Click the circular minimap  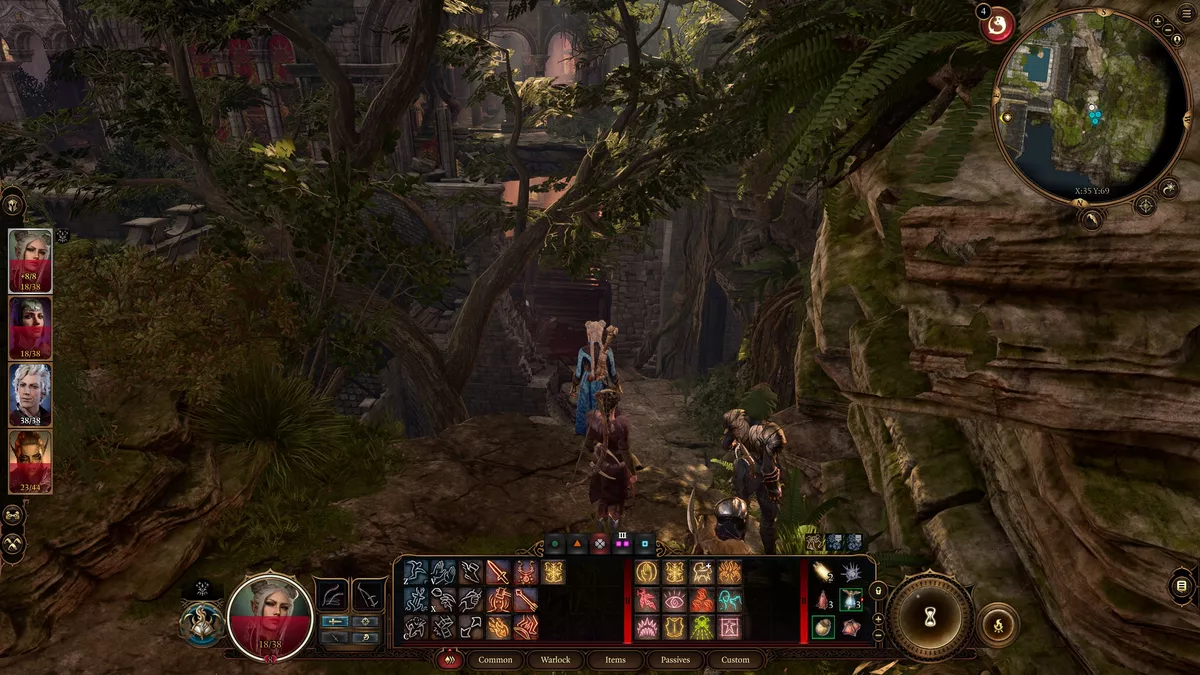[x=1090, y=108]
